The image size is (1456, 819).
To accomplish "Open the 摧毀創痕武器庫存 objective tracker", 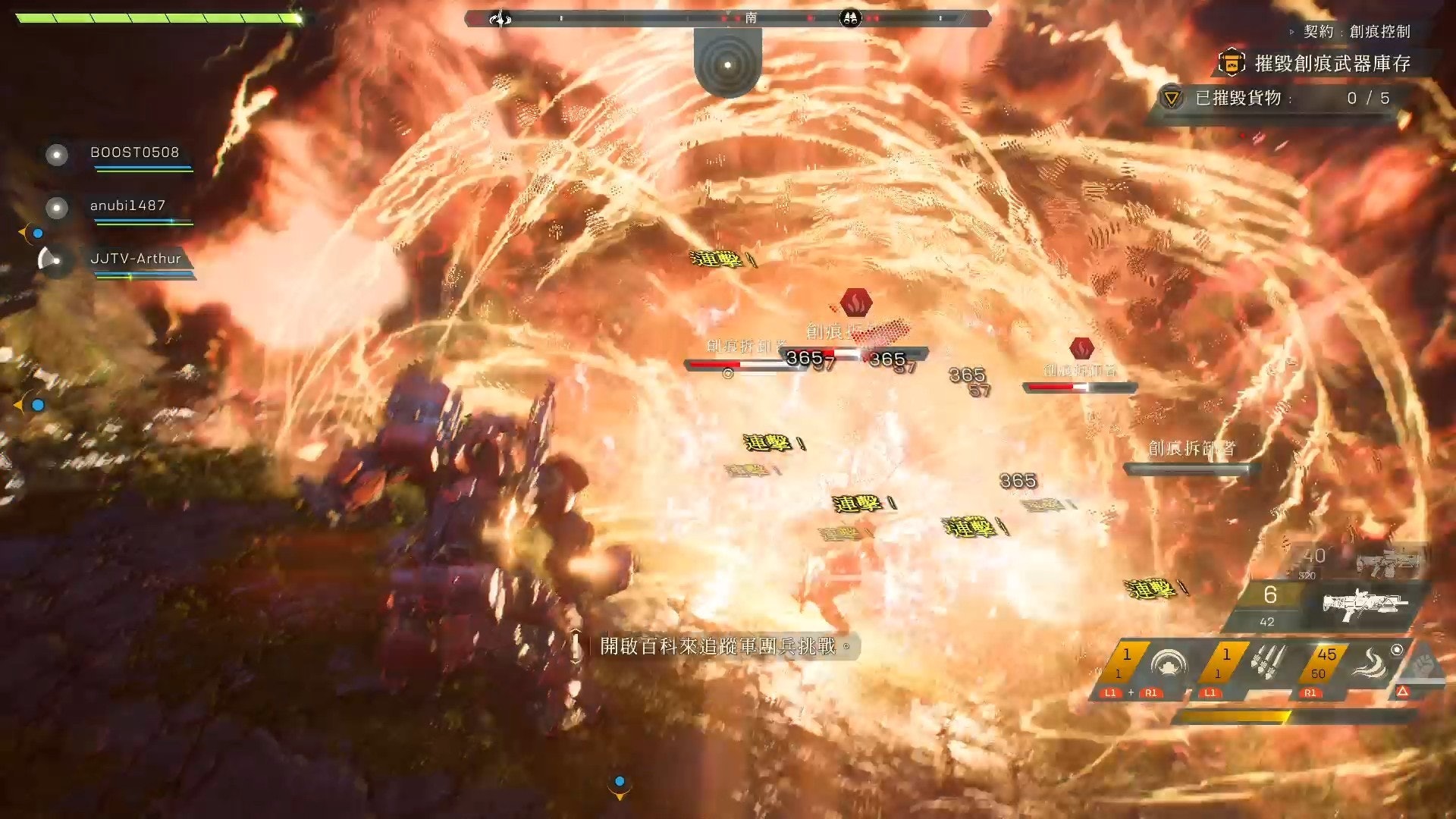I will click(1332, 64).
